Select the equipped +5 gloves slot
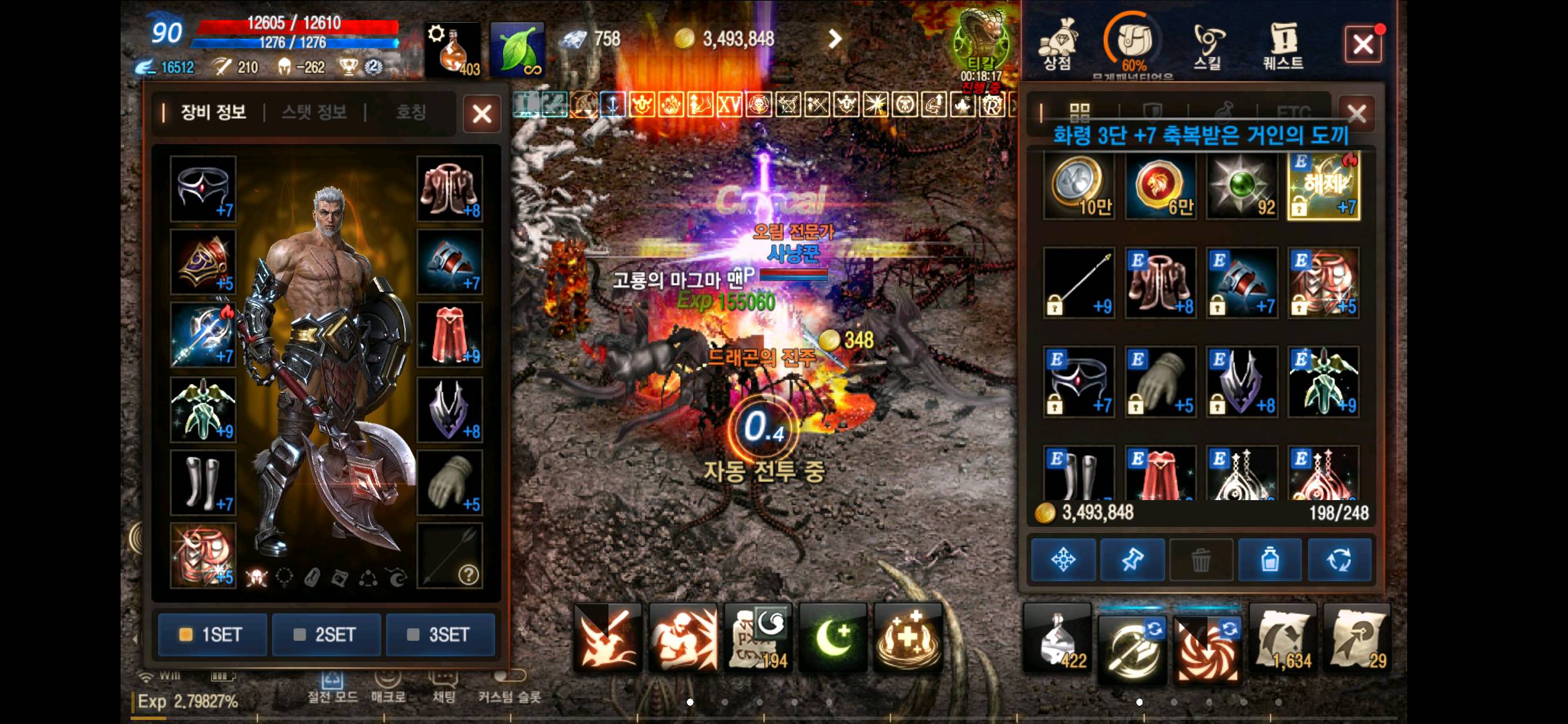1568x724 pixels. (450, 483)
